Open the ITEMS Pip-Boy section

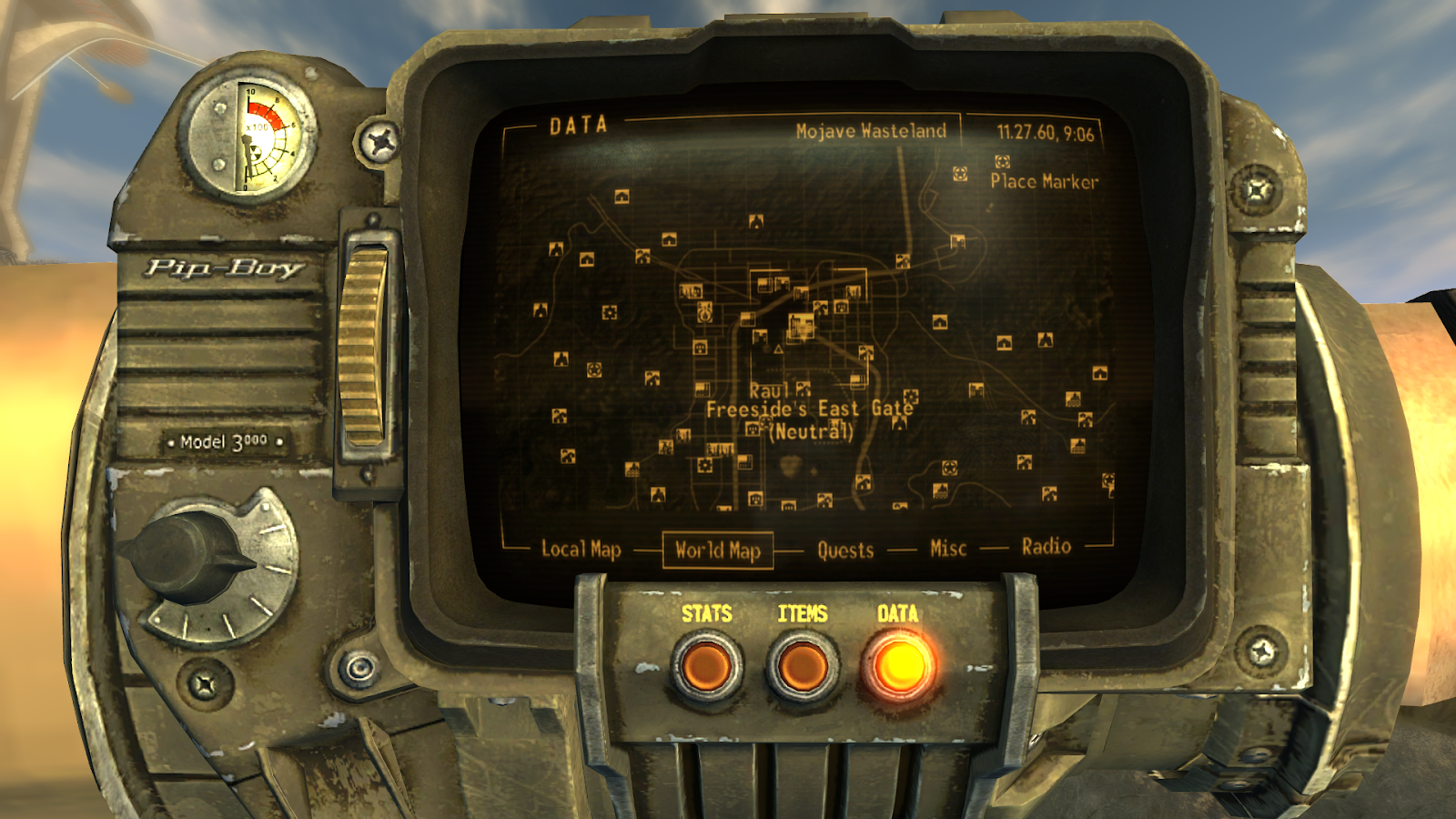(x=803, y=665)
